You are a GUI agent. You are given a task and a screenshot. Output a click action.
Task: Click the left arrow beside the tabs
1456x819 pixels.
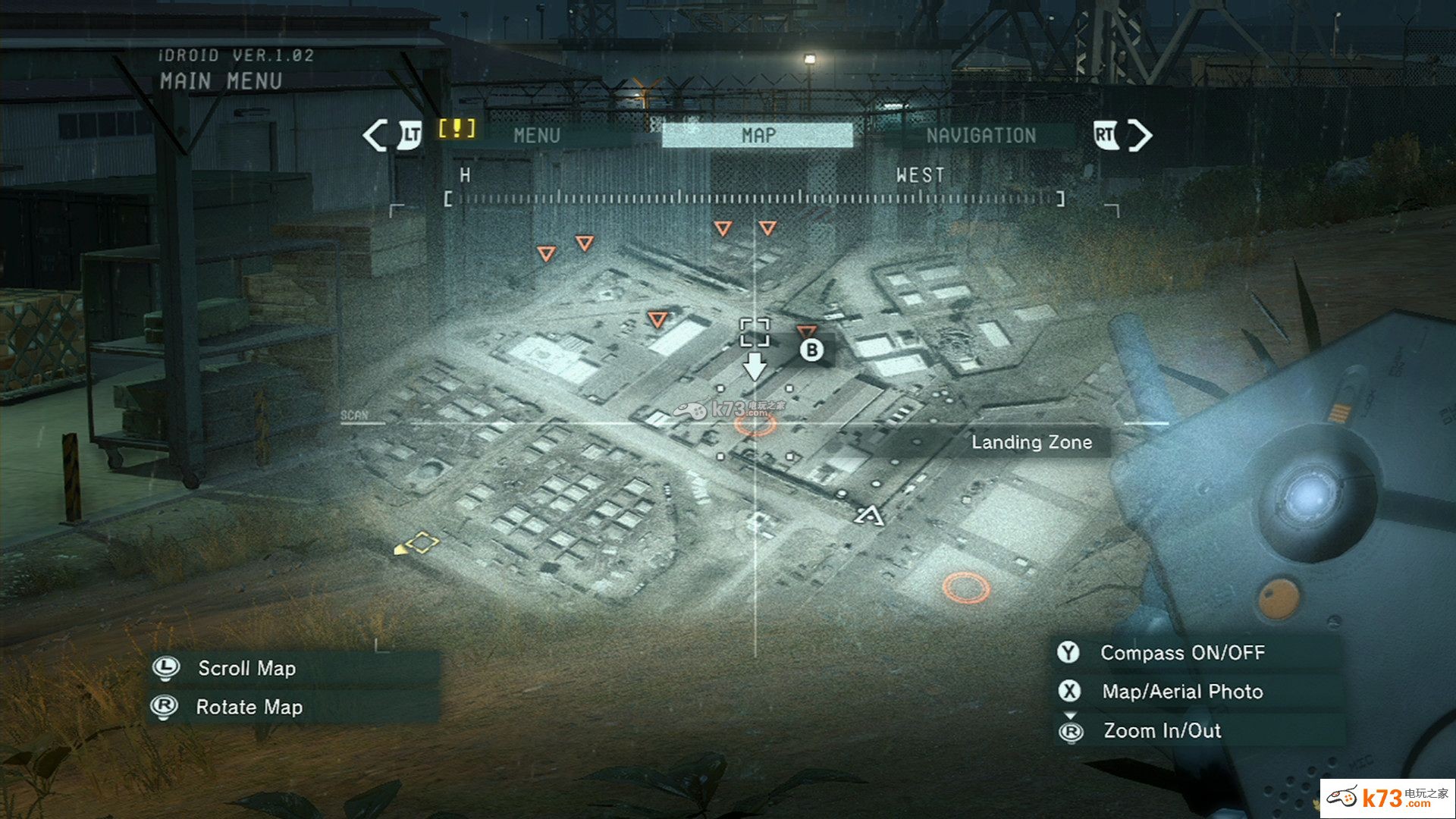pos(375,136)
